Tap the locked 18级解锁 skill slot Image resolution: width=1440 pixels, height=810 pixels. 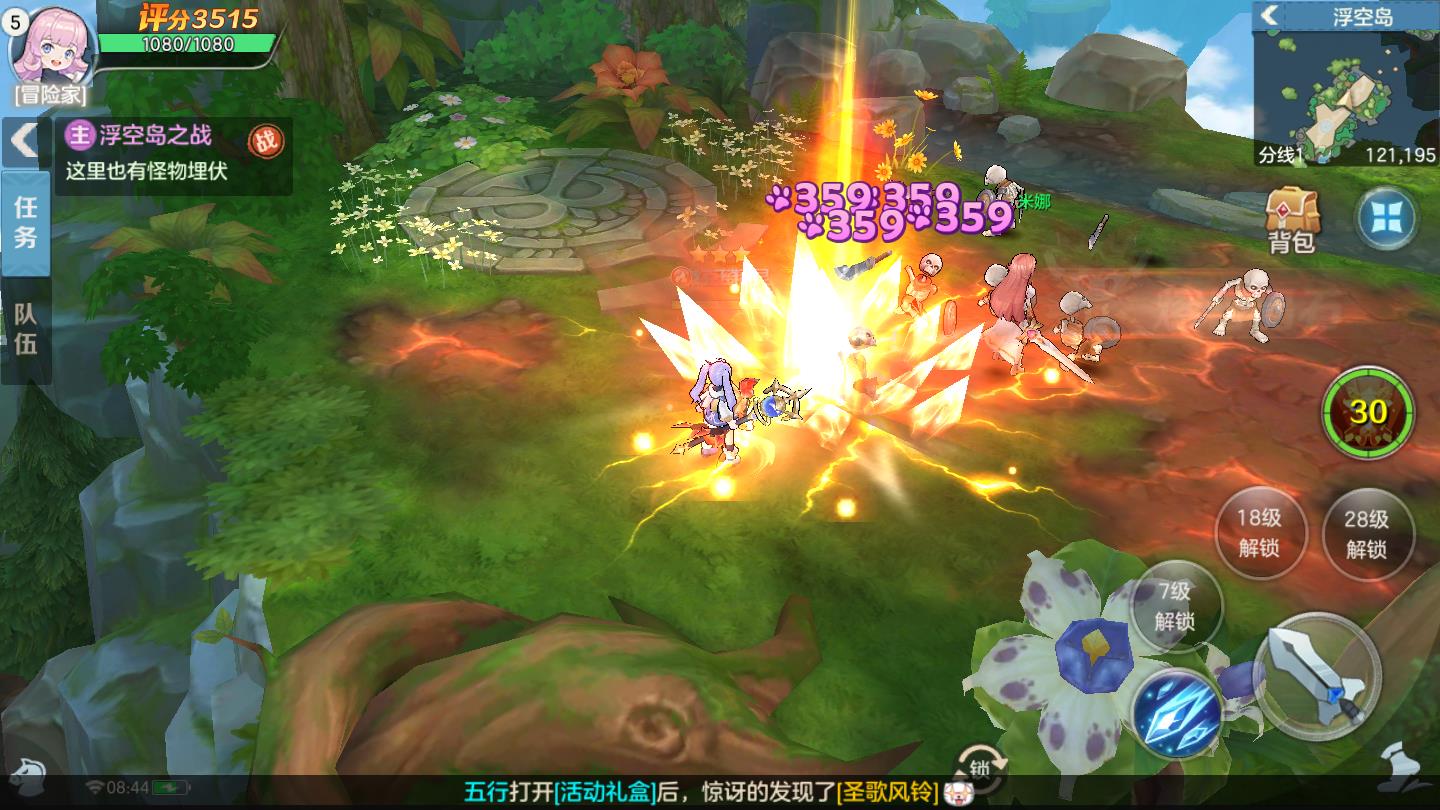[1259, 533]
